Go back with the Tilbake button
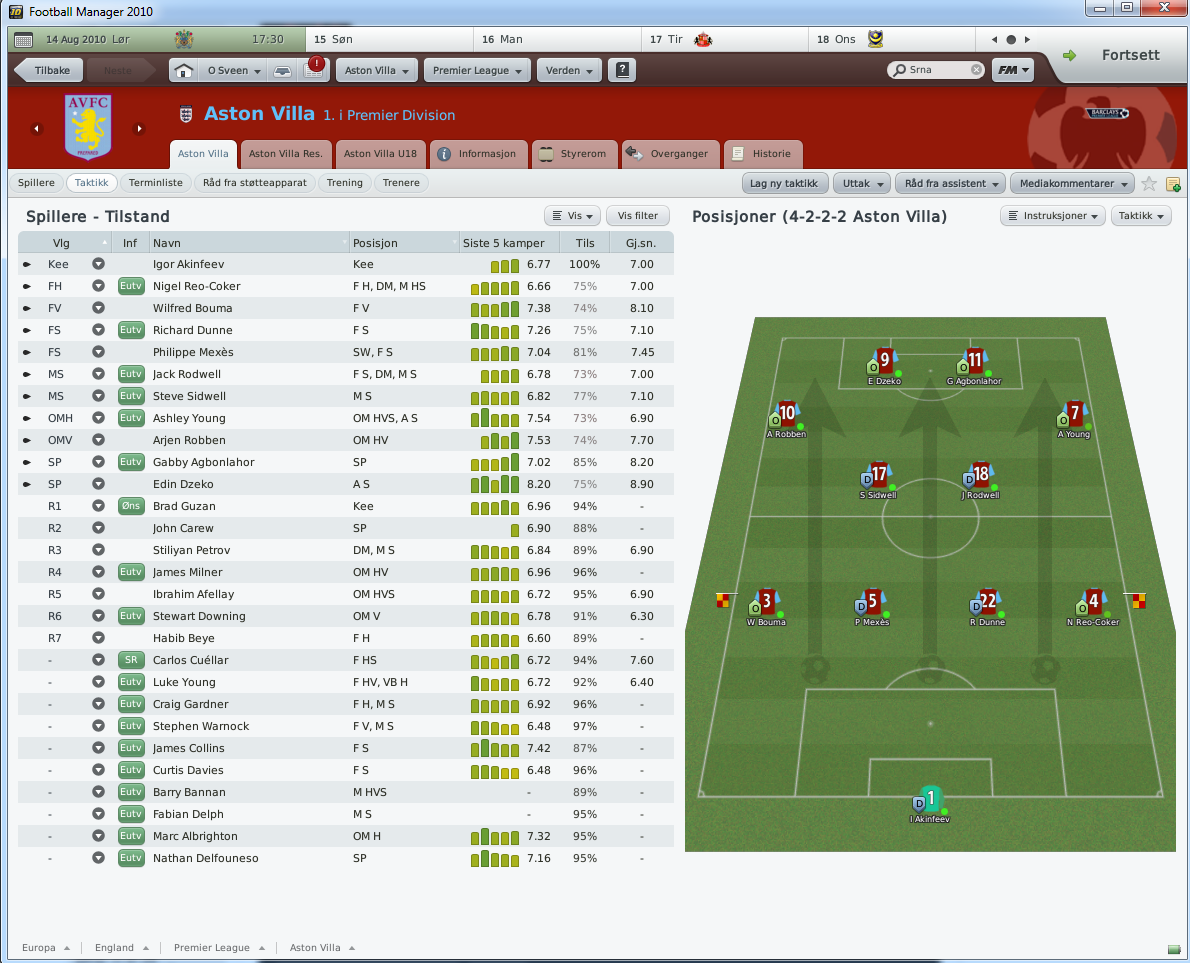Screen dimensions: 1190x963 point(45,71)
